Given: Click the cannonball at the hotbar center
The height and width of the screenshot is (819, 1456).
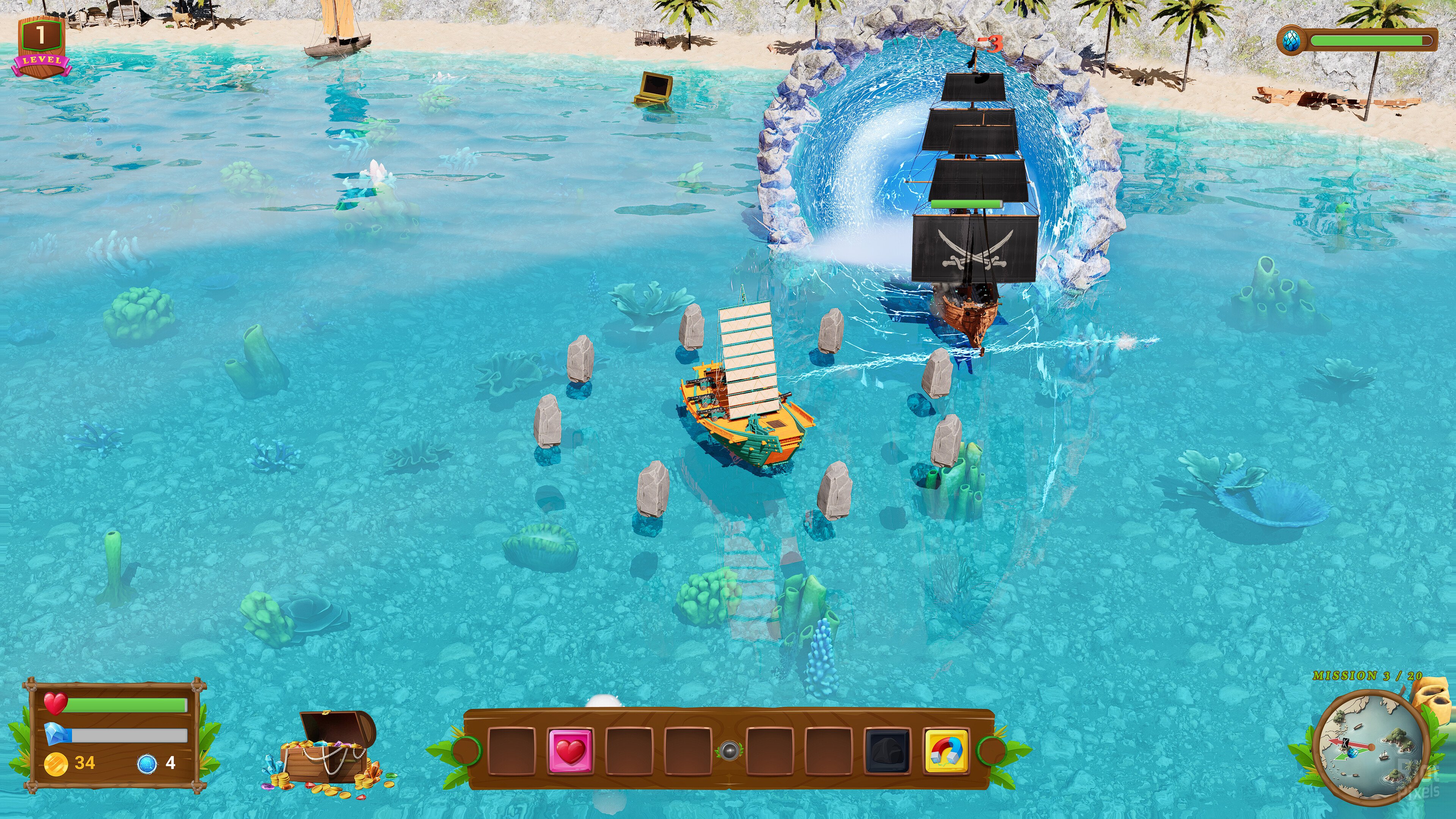Looking at the screenshot, I should tap(728, 751).
